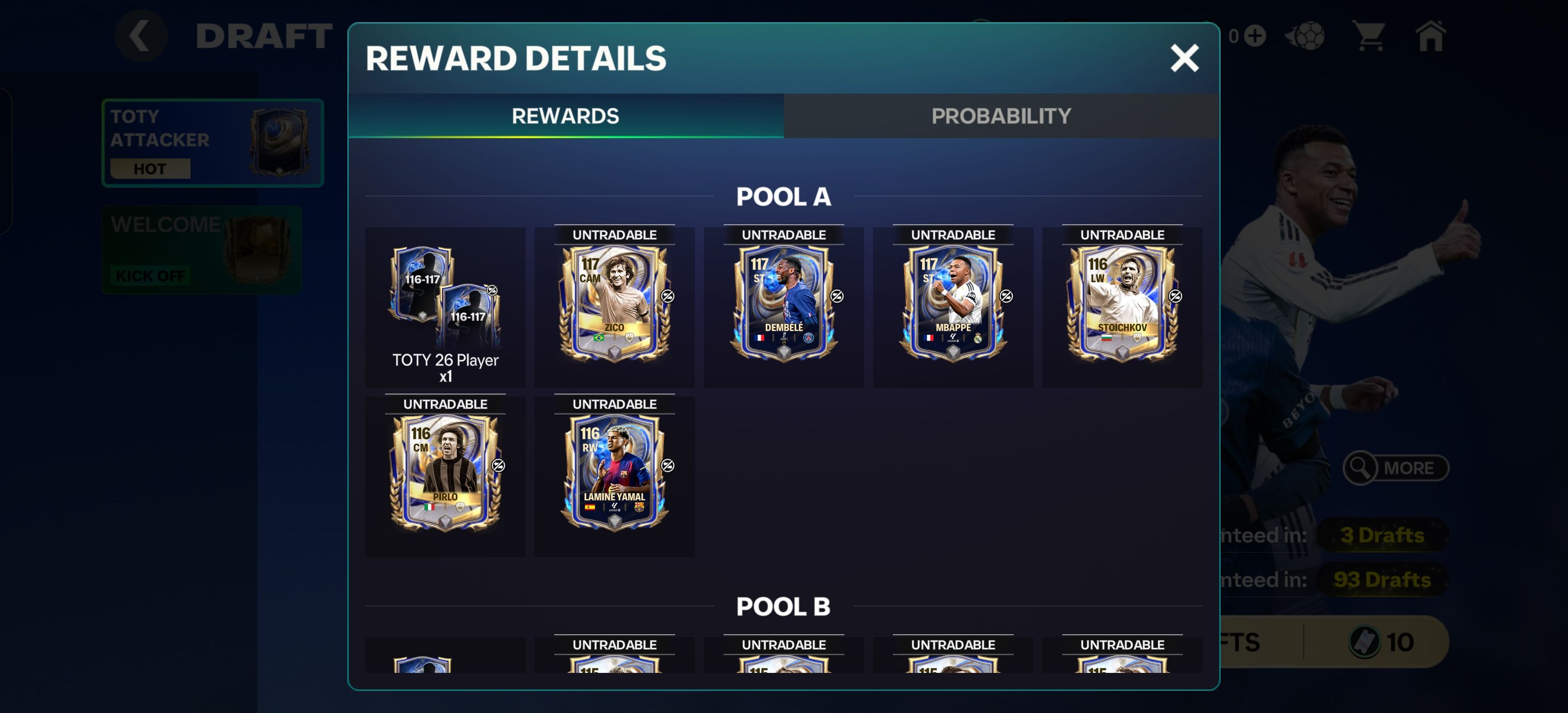Open the Dembélé player card thumbnail
This screenshot has width=1568, height=713.
click(784, 307)
